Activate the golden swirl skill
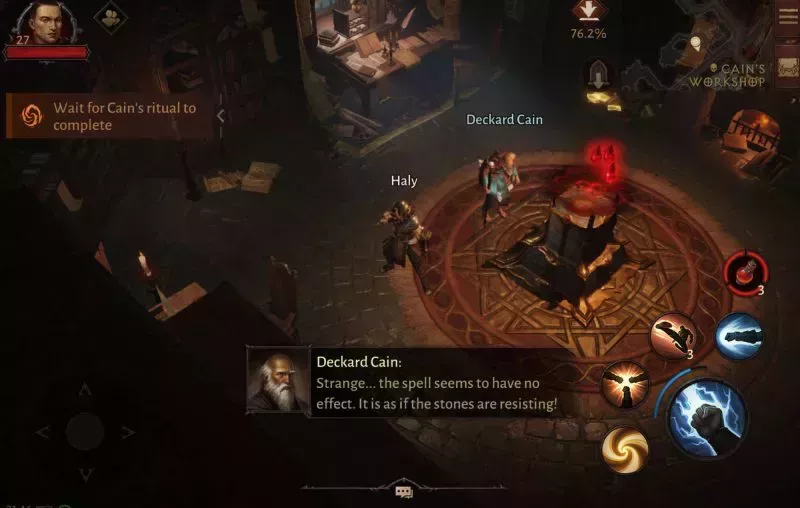The height and width of the screenshot is (508, 800). coord(625,448)
